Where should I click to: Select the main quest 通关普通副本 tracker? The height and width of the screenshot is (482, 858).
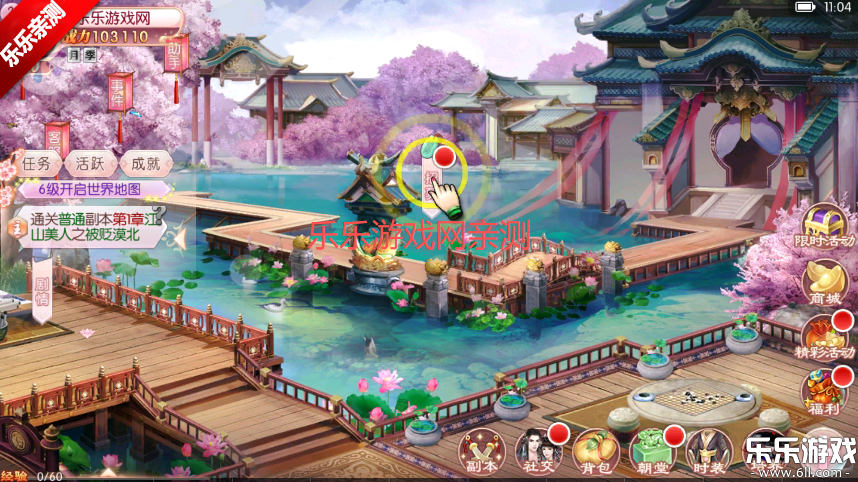tap(88, 227)
